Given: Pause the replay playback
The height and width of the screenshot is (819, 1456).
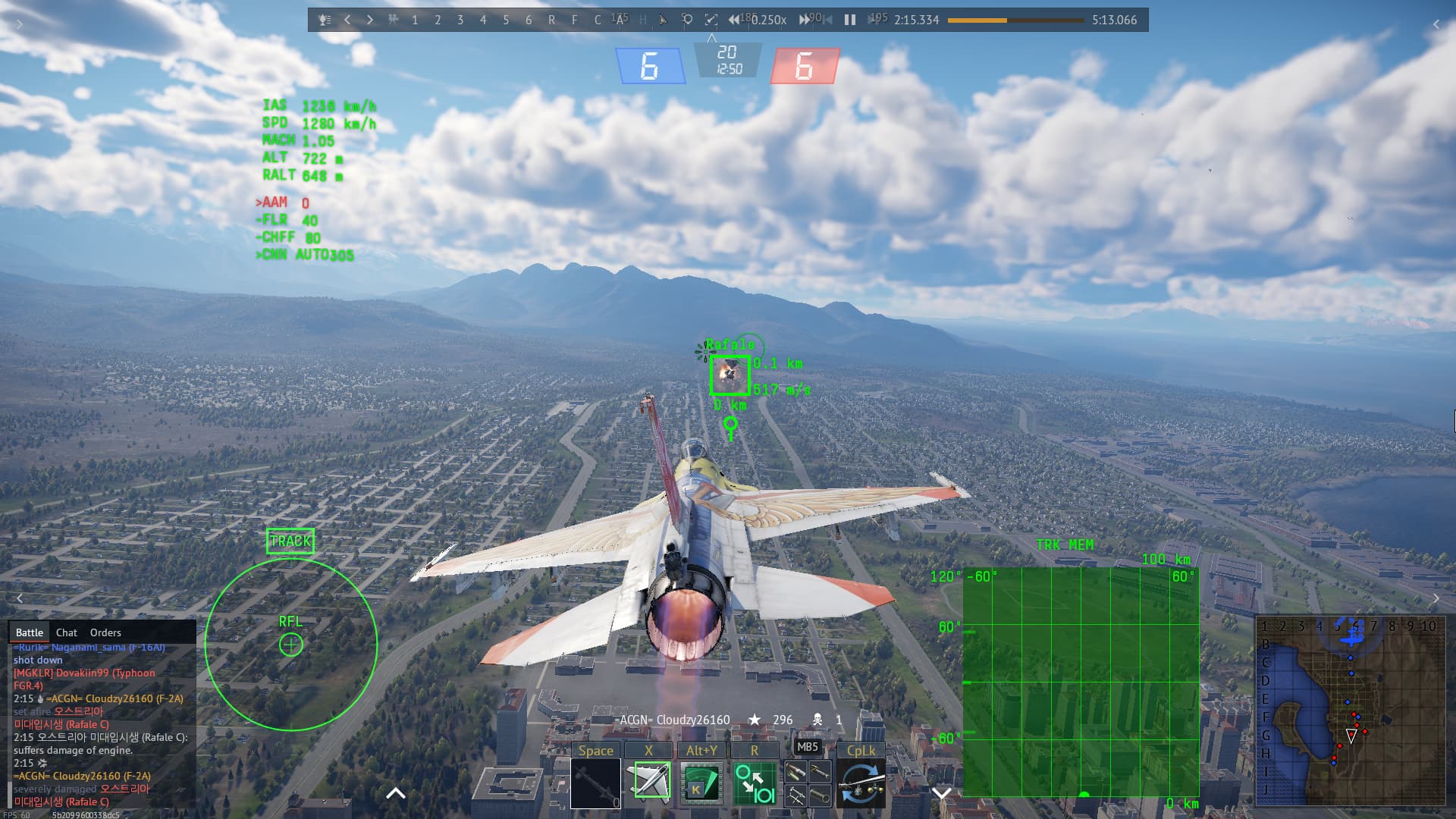Looking at the screenshot, I should coord(848,20).
